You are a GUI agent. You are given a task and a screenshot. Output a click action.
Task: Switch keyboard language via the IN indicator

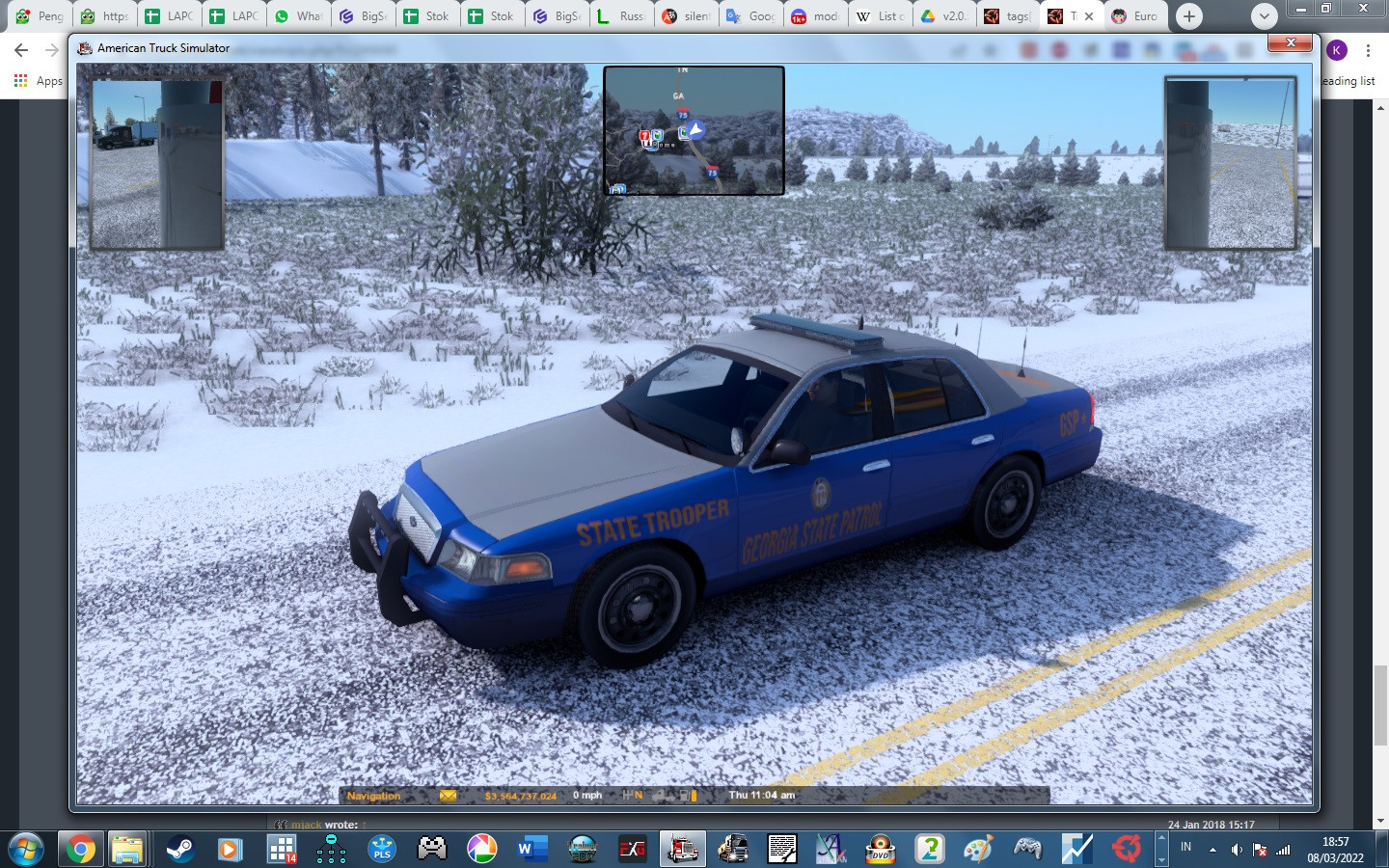pos(1186,847)
